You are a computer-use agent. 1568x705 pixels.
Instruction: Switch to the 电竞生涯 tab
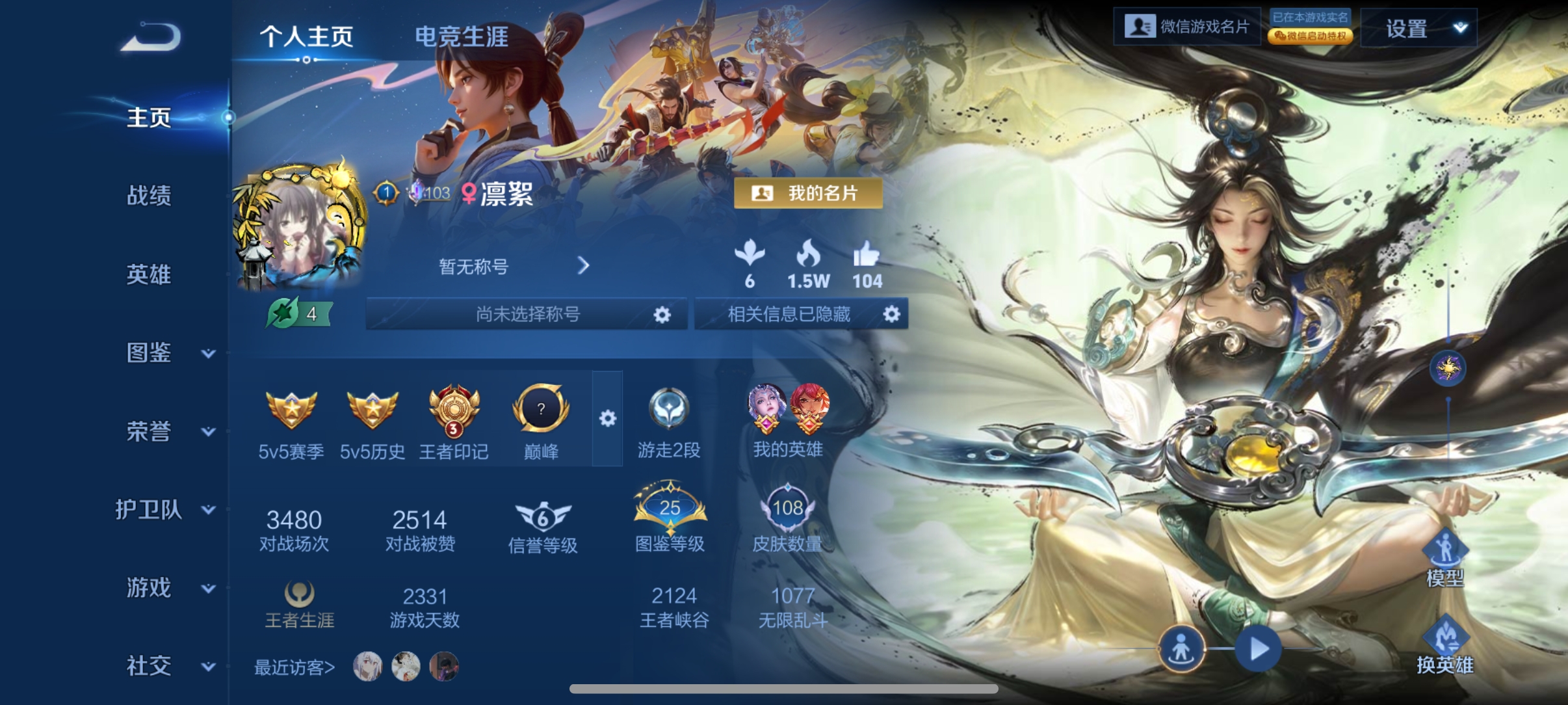[x=462, y=37]
